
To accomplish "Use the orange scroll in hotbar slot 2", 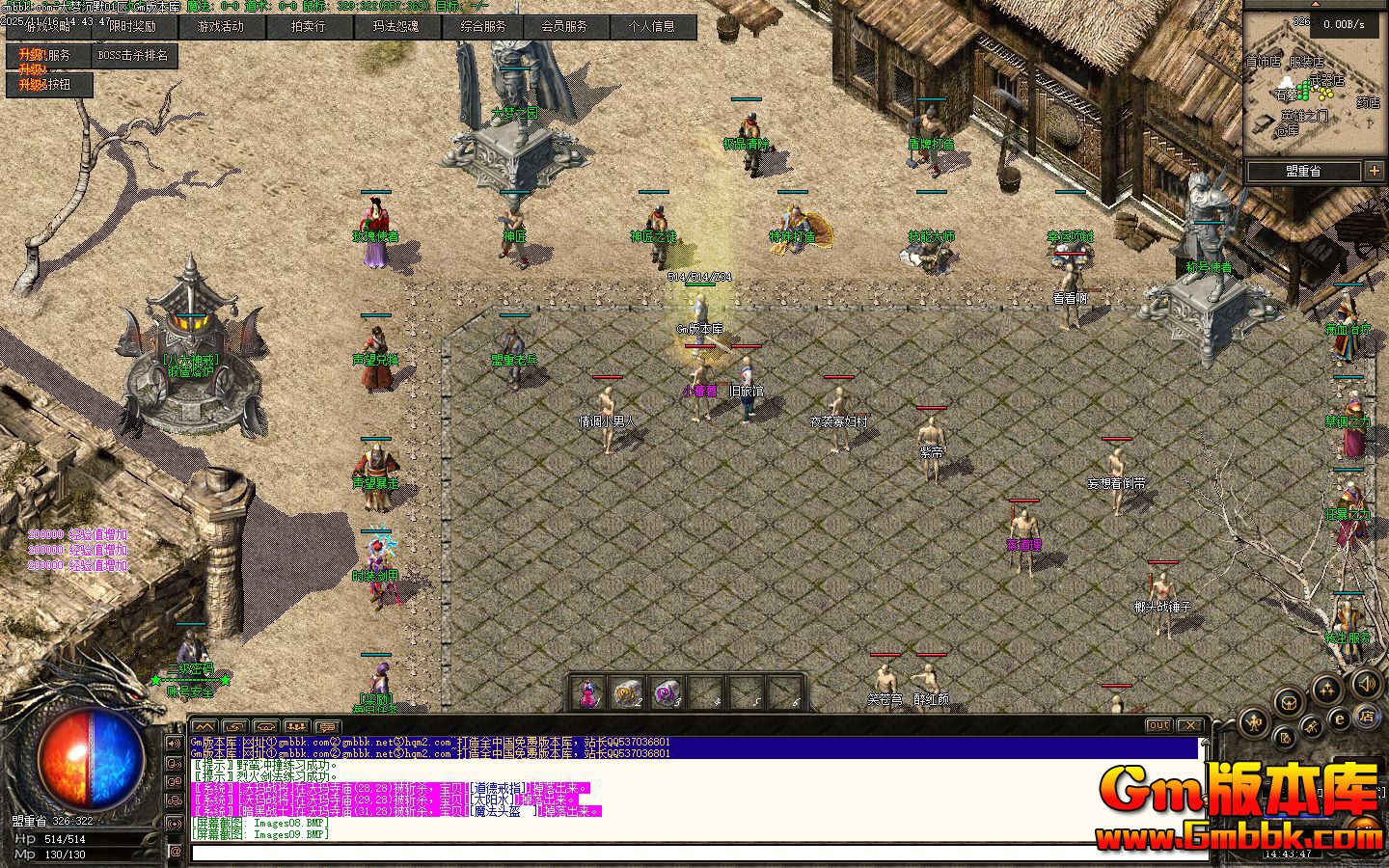I will (x=627, y=692).
